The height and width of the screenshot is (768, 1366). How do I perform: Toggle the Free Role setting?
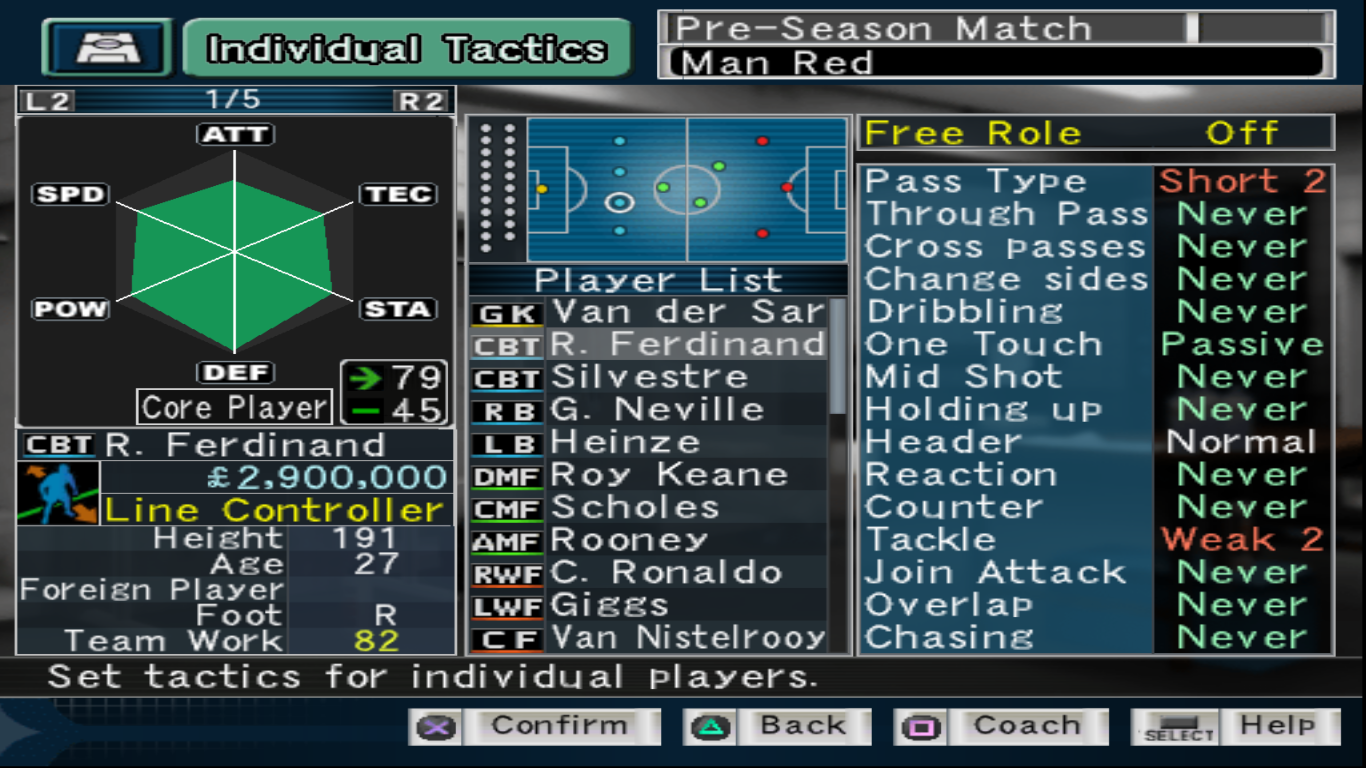tap(1095, 133)
